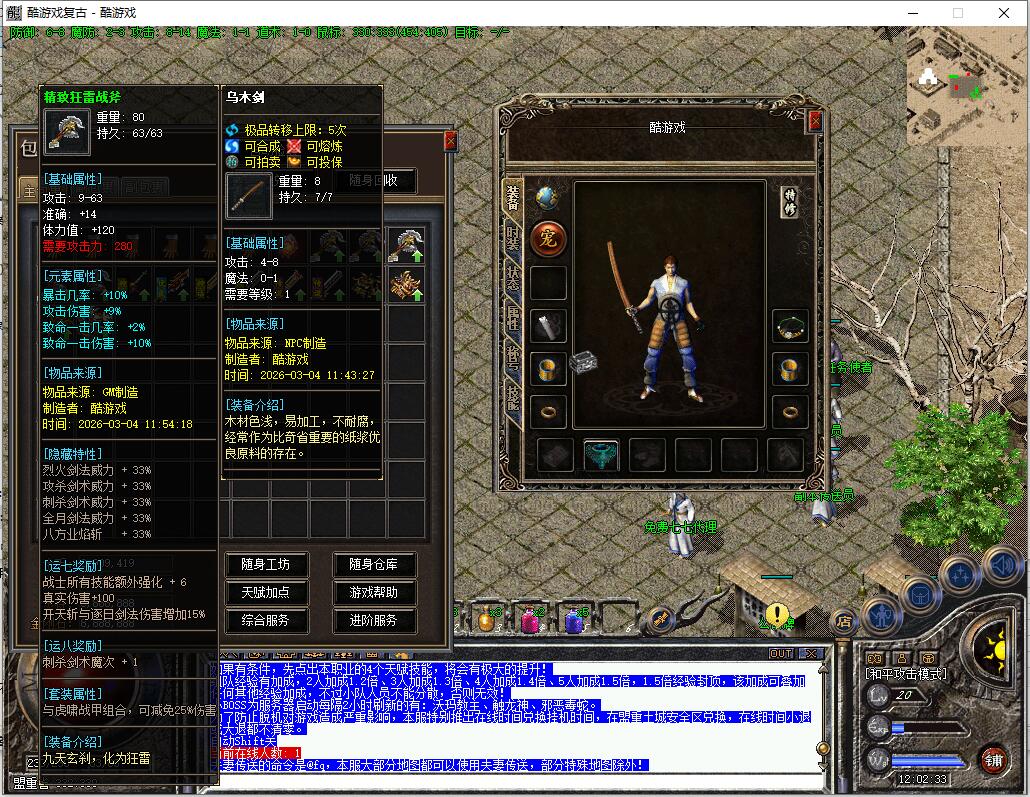Switch to the 属性 attributes tab

click(513, 320)
